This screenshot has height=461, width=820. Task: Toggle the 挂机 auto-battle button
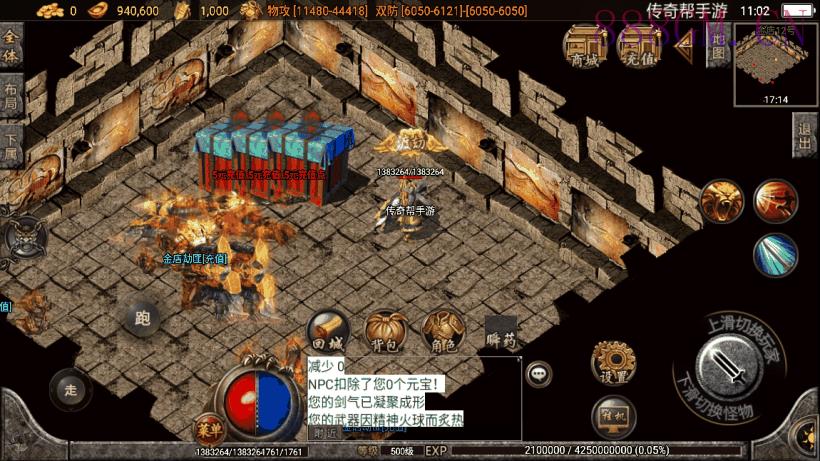coord(615,415)
